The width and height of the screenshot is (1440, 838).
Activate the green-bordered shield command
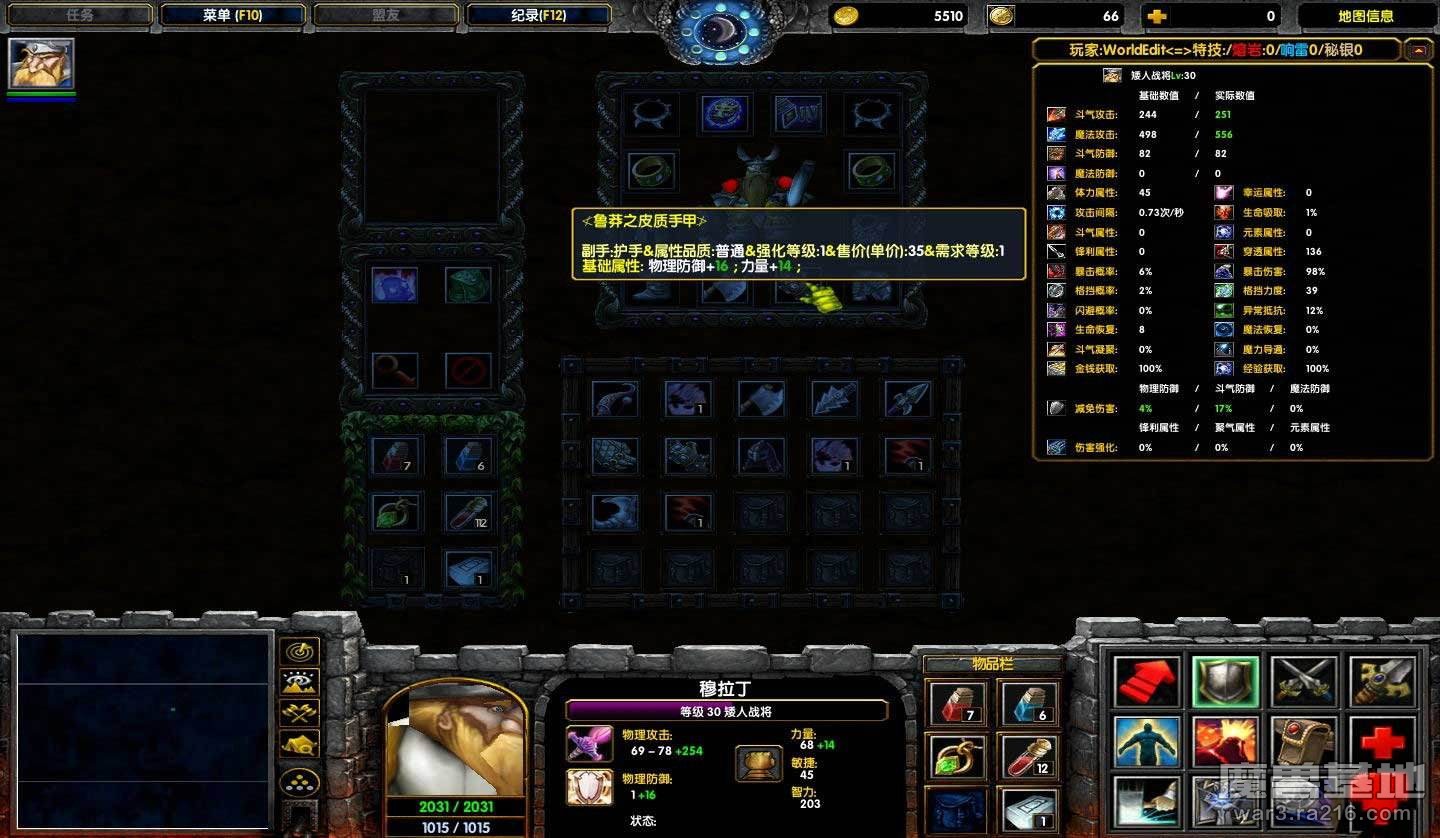click(x=1225, y=682)
